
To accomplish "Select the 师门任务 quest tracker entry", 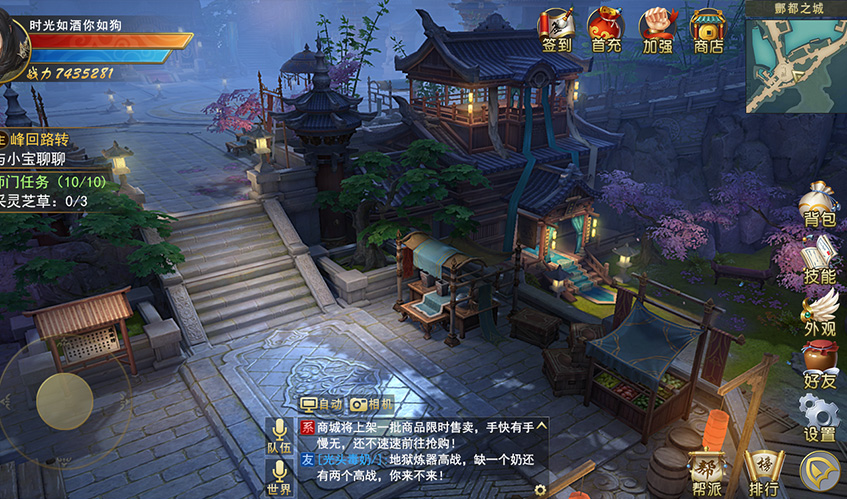I will pyautogui.click(x=45, y=181).
